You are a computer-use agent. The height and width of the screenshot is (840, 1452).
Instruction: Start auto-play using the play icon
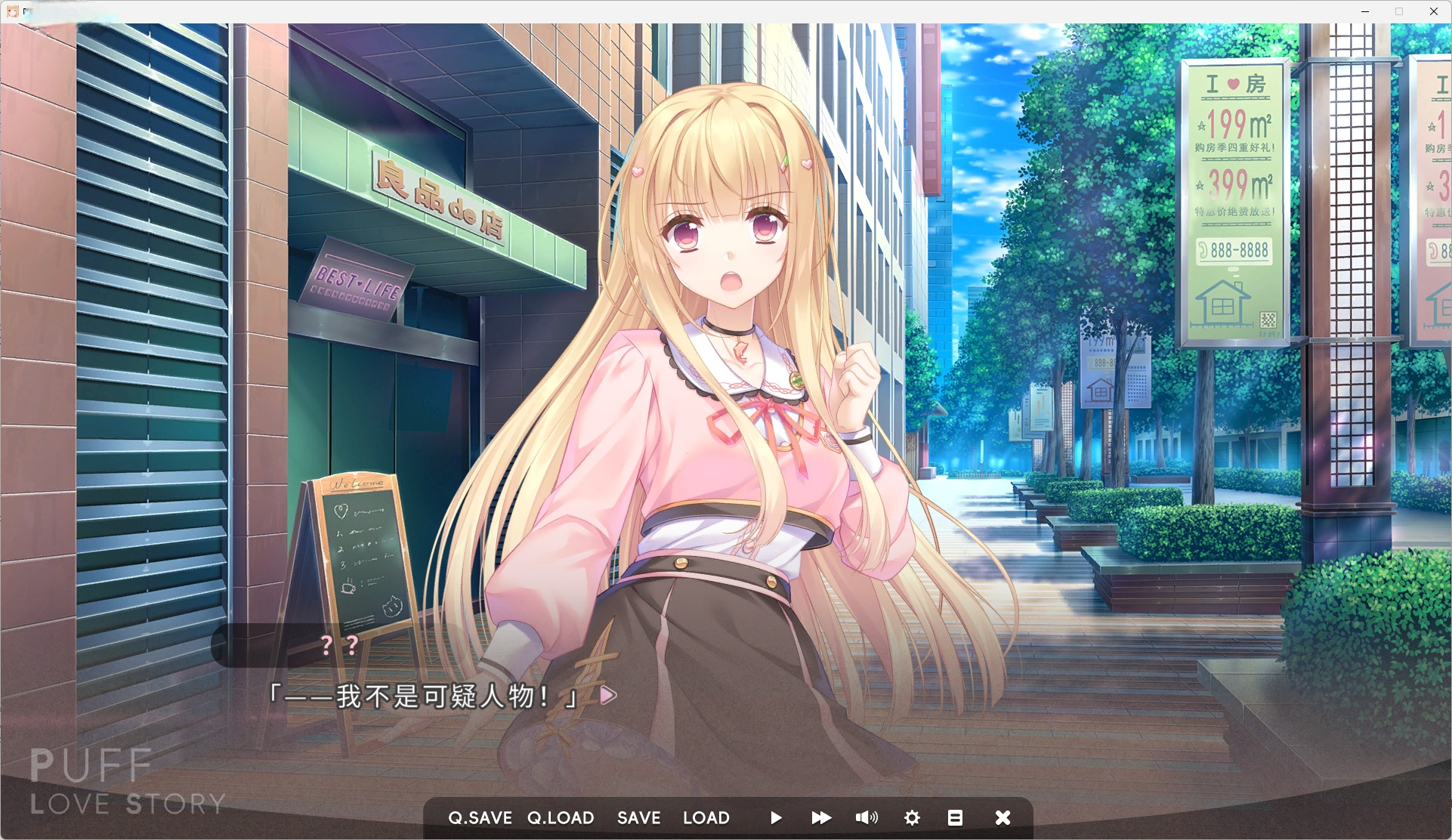click(775, 817)
